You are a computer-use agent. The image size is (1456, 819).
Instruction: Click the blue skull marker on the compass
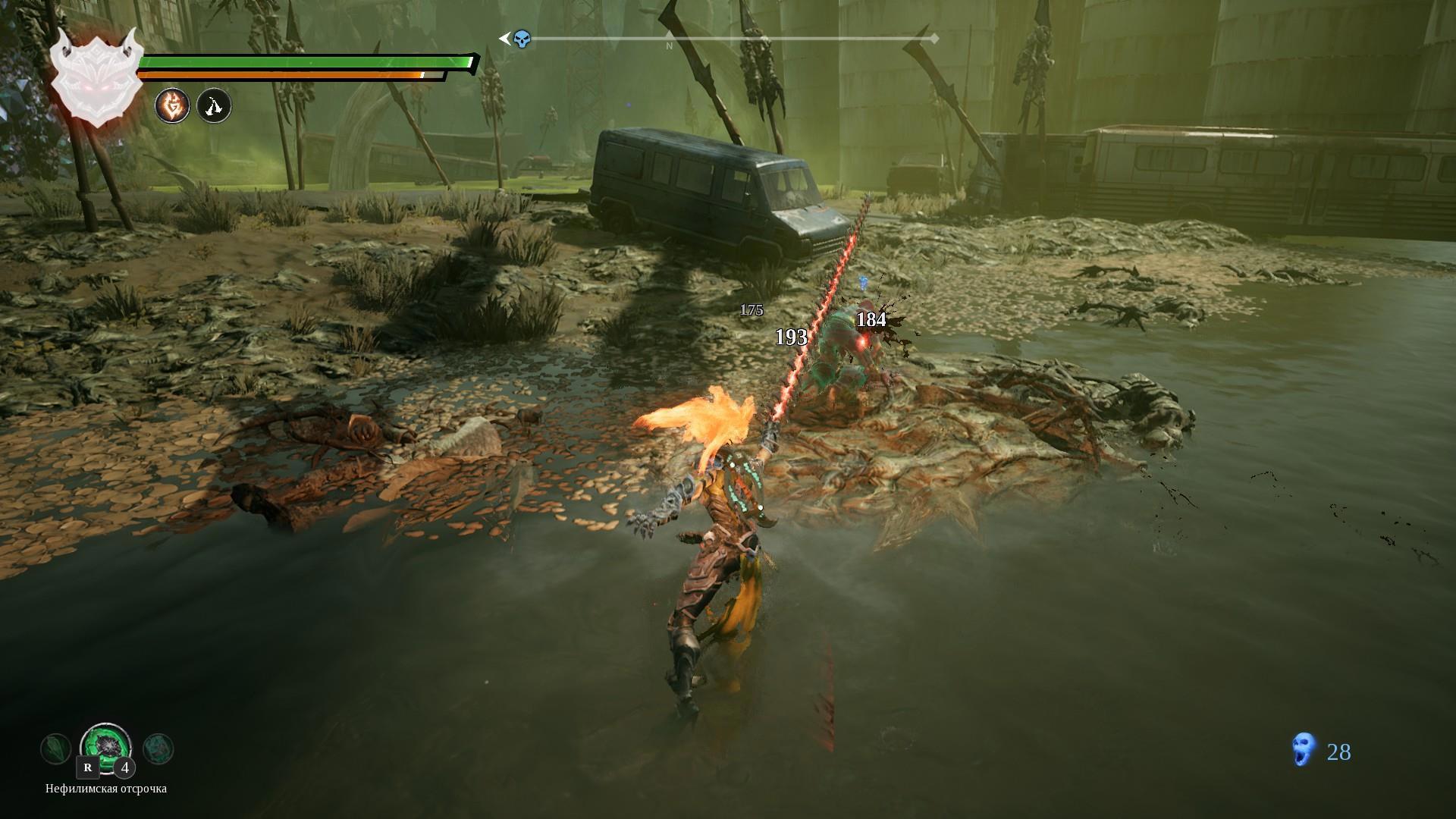[522, 39]
